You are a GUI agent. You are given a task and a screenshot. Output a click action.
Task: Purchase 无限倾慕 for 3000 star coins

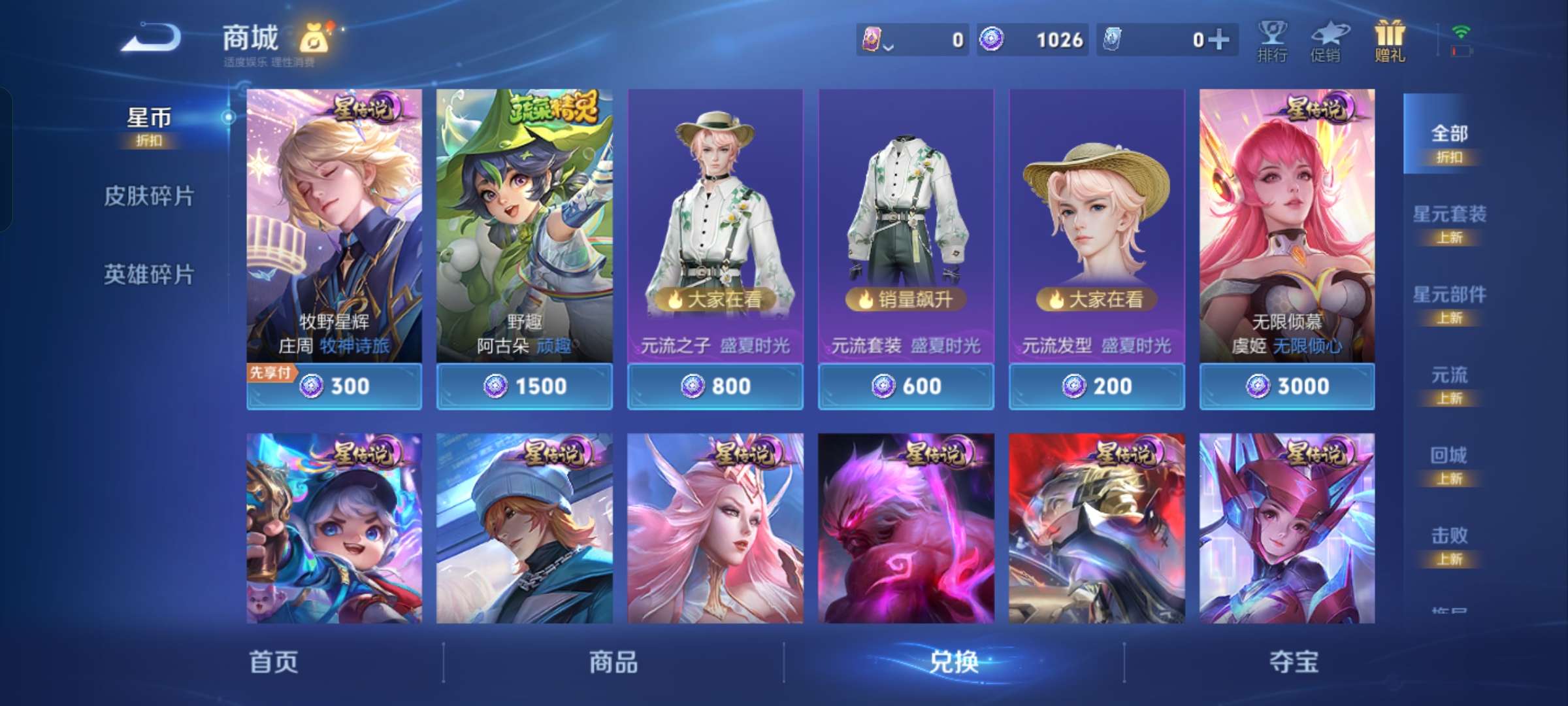click(x=1286, y=386)
